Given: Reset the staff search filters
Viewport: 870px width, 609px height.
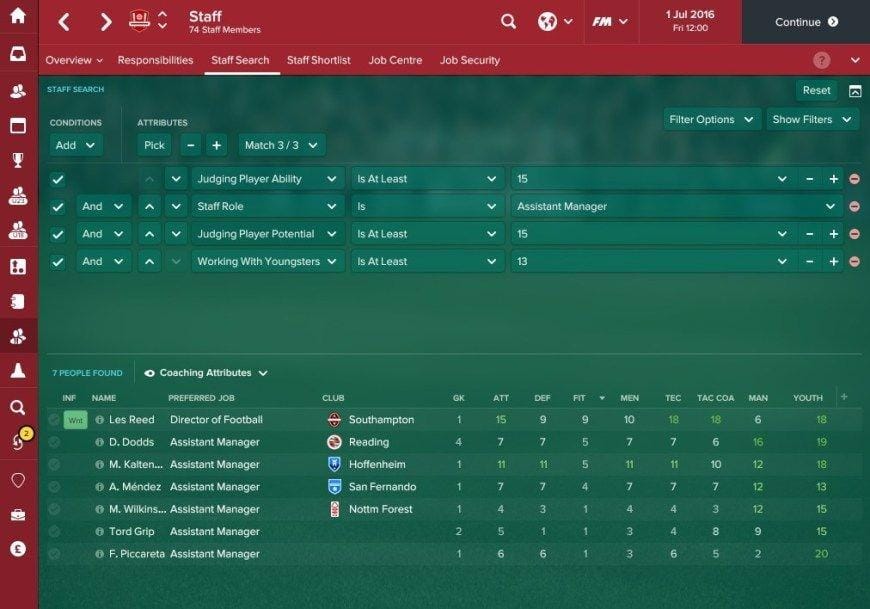Looking at the screenshot, I should [x=816, y=90].
